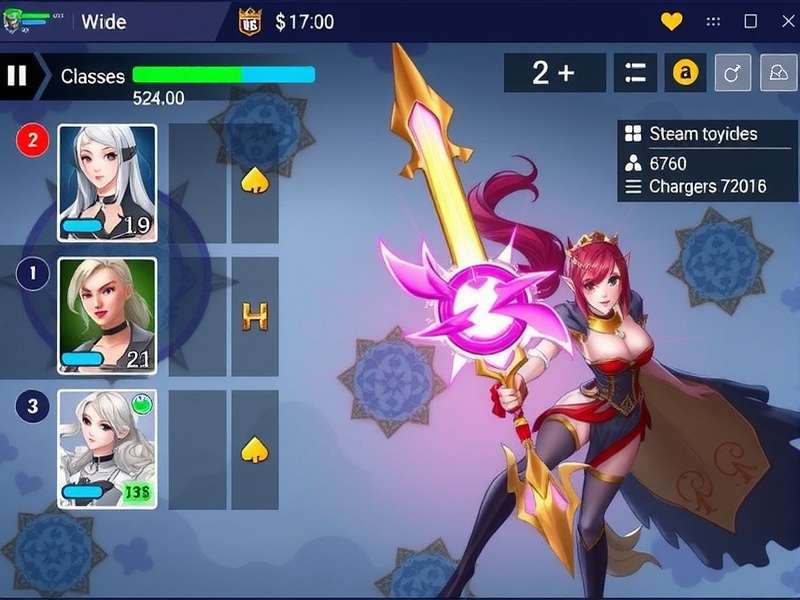The height and width of the screenshot is (600, 800).
Task: Click the red number 2 badge
Action: [x=32, y=140]
